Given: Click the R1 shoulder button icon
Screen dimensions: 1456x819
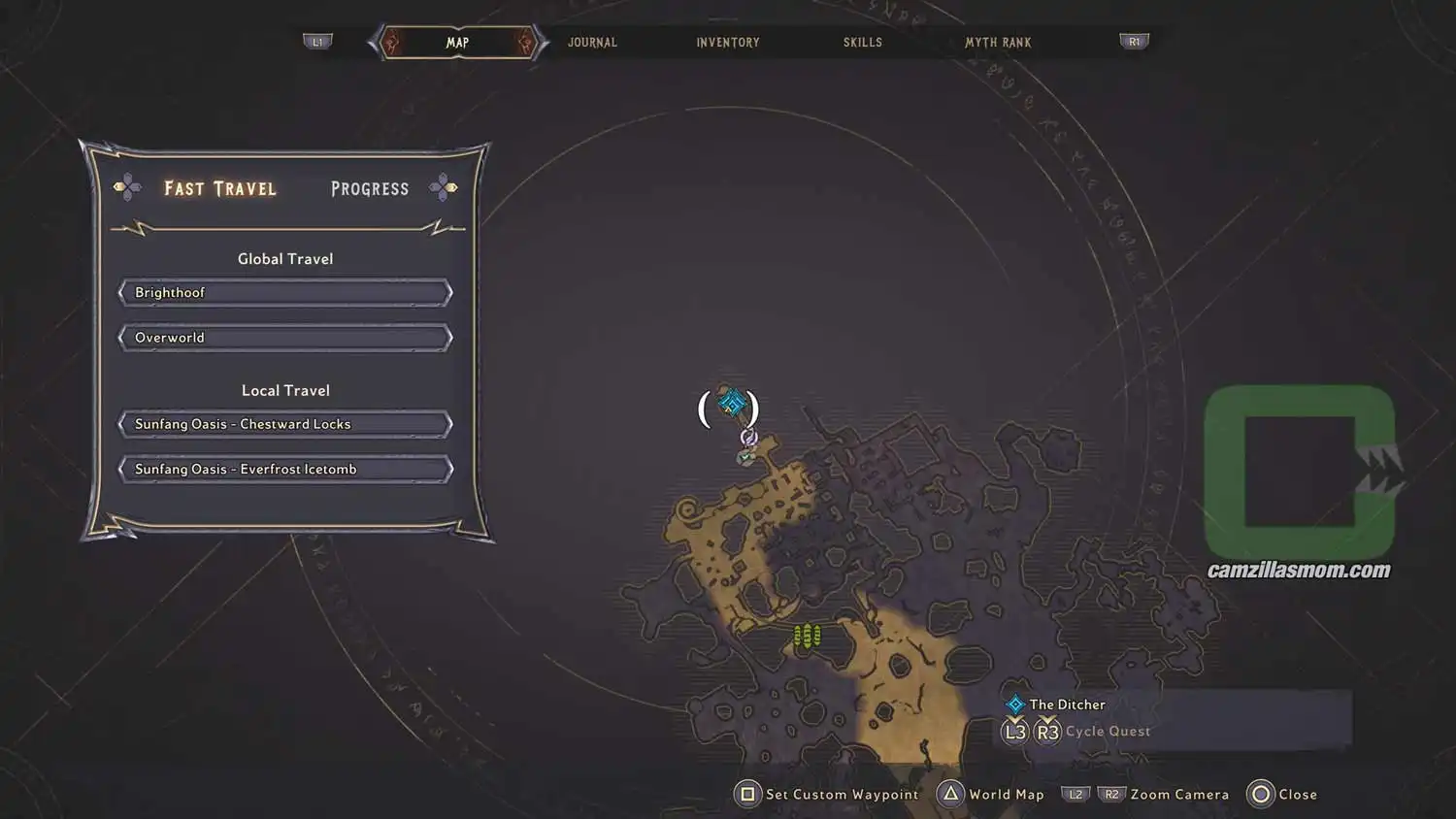Looking at the screenshot, I should [x=1133, y=41].
